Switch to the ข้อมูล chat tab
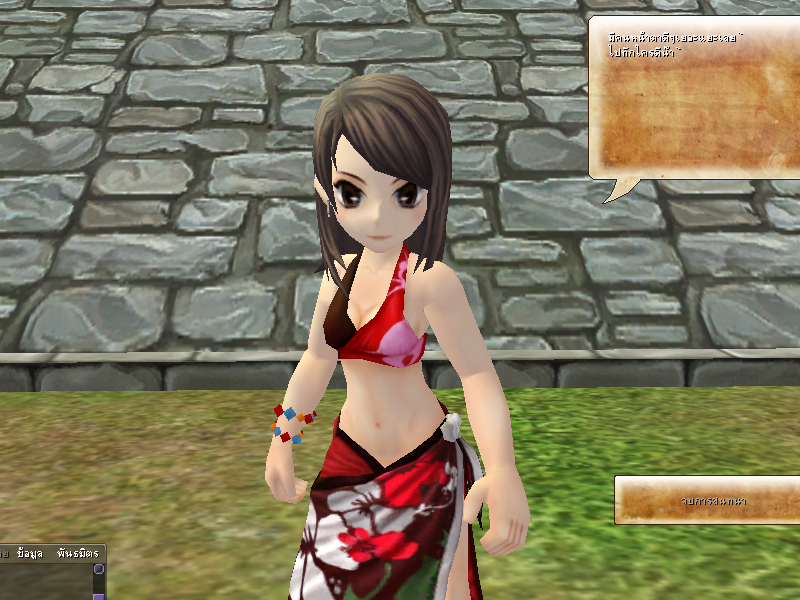The height and width of the screenshot is (600, 800). click(32, 553)
